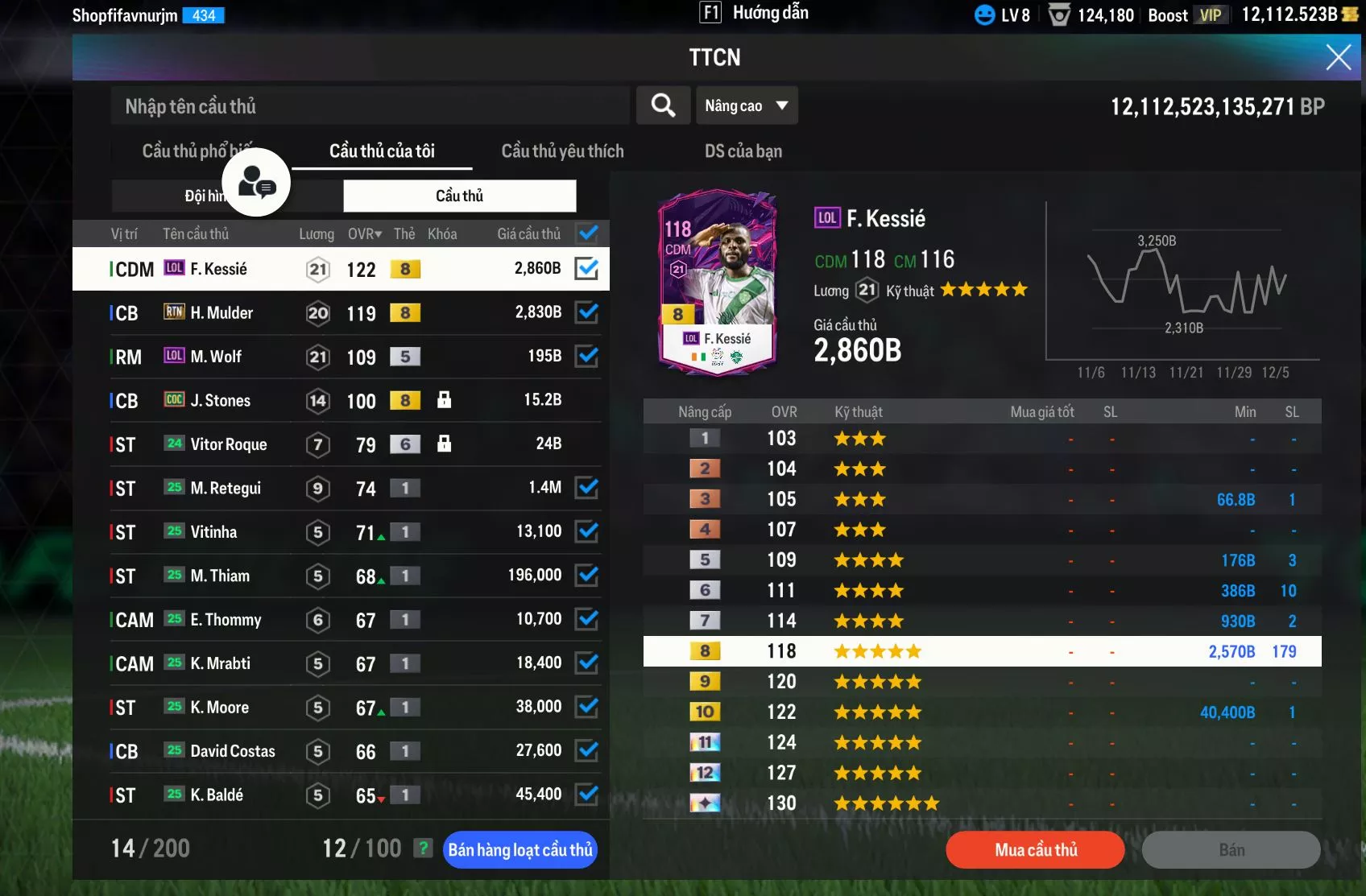Toggle the checkbox for M. Wolf
Image resolution: width=1366 pixels, height=896 pixels.
(x=587, y=356)
